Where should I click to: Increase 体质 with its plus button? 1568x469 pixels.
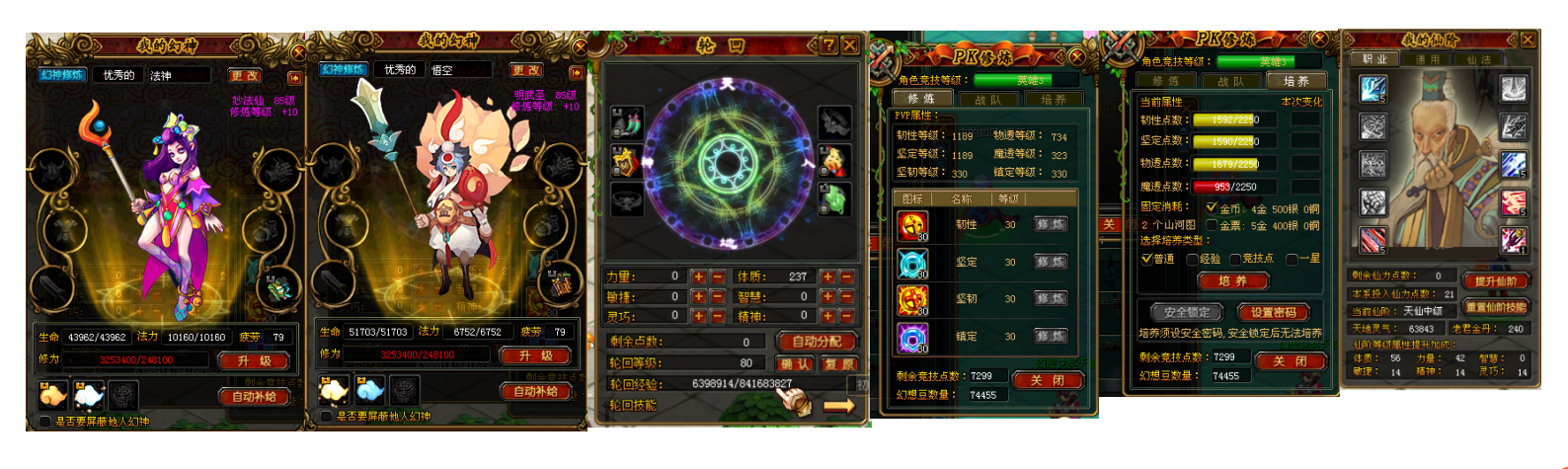pyautogui.click(x=827, y=277)
